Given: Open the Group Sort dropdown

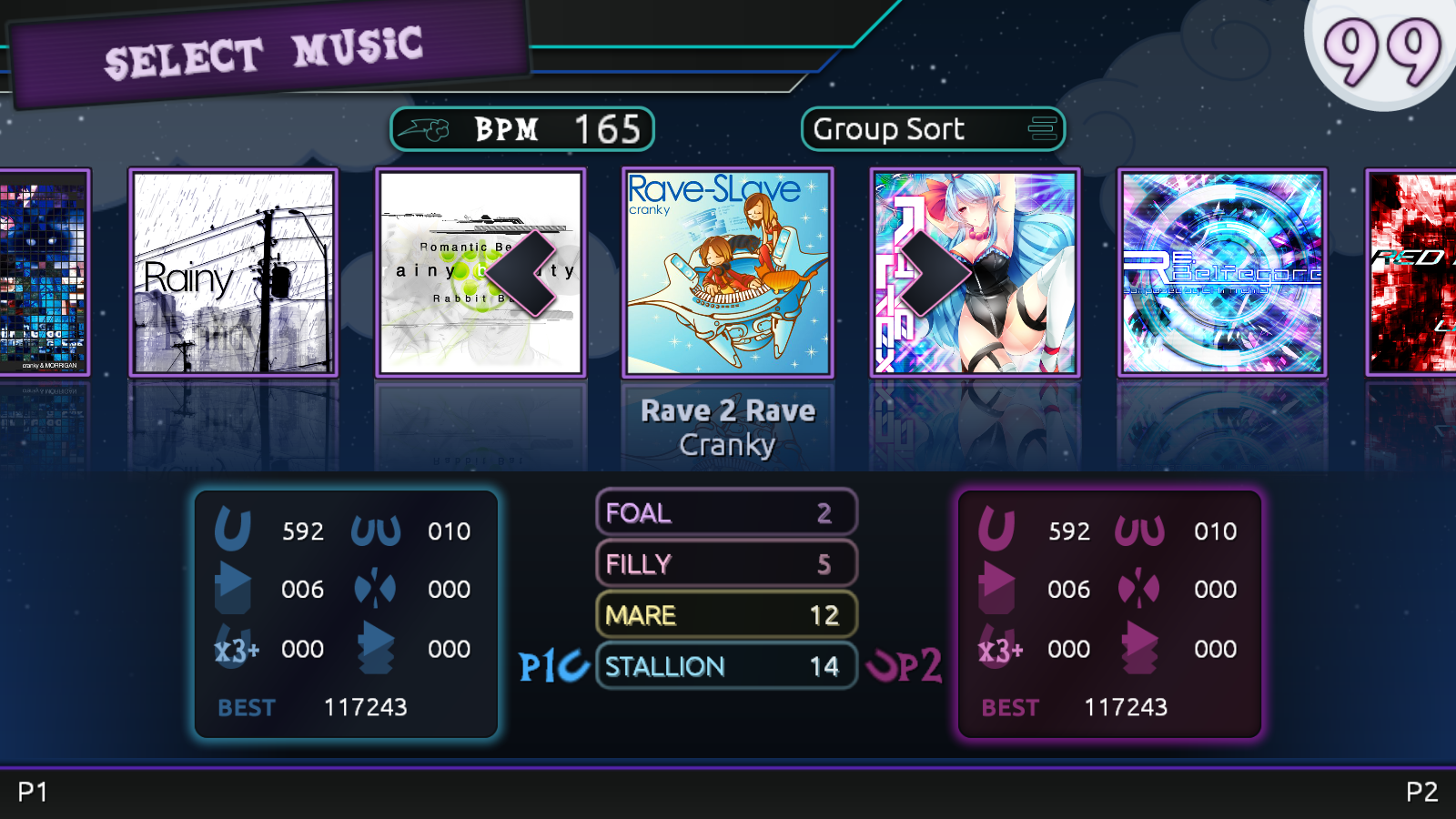Looking at the screenshot, I should [x=933, y=129].
